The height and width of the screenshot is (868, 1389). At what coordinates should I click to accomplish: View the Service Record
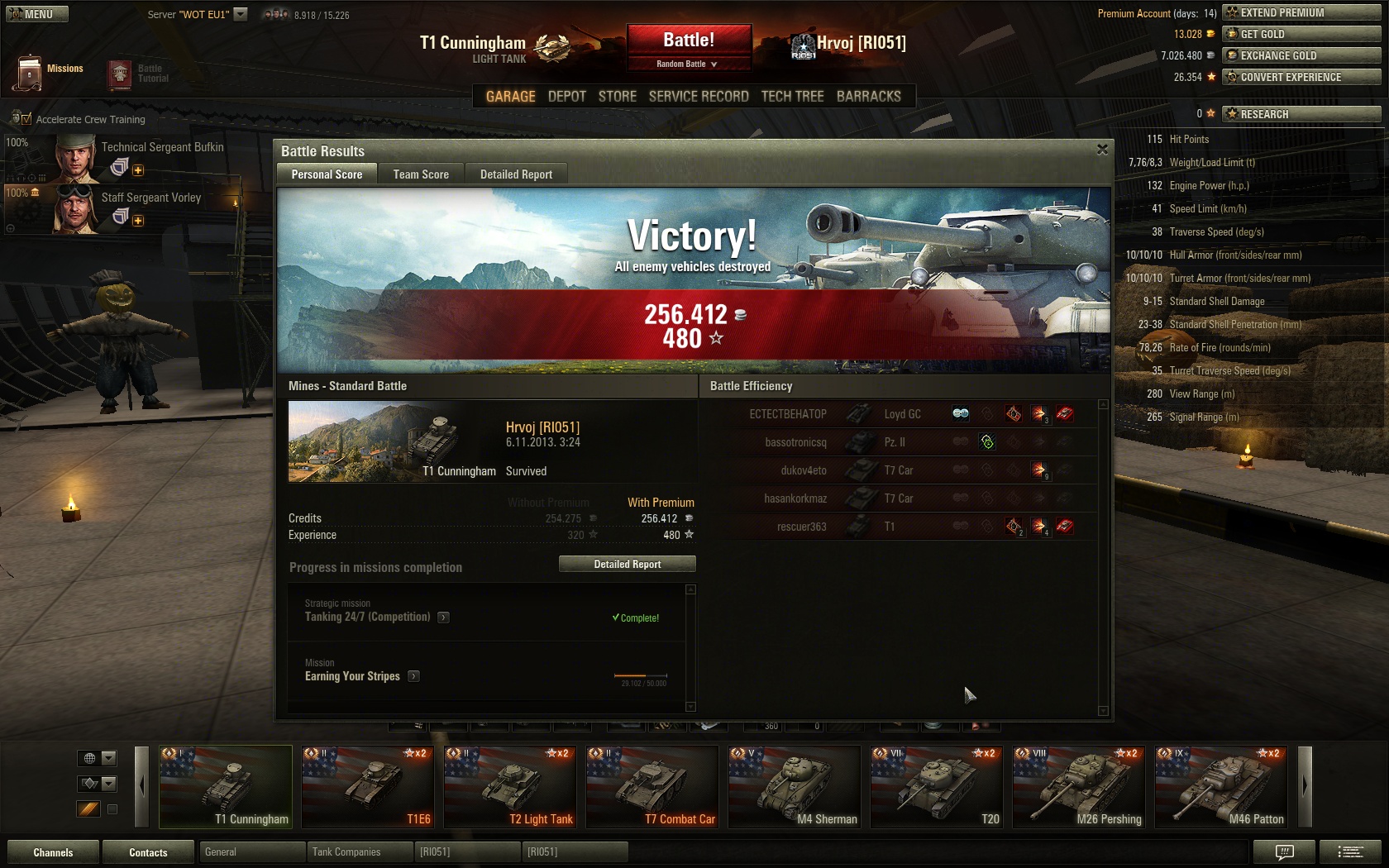pos(699,97)
